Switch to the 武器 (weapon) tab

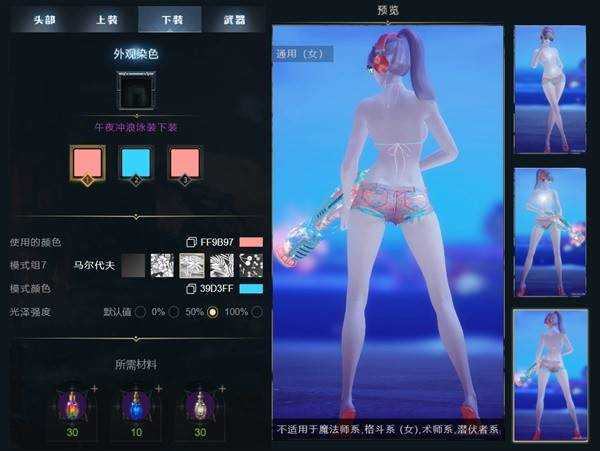[234, 20]
